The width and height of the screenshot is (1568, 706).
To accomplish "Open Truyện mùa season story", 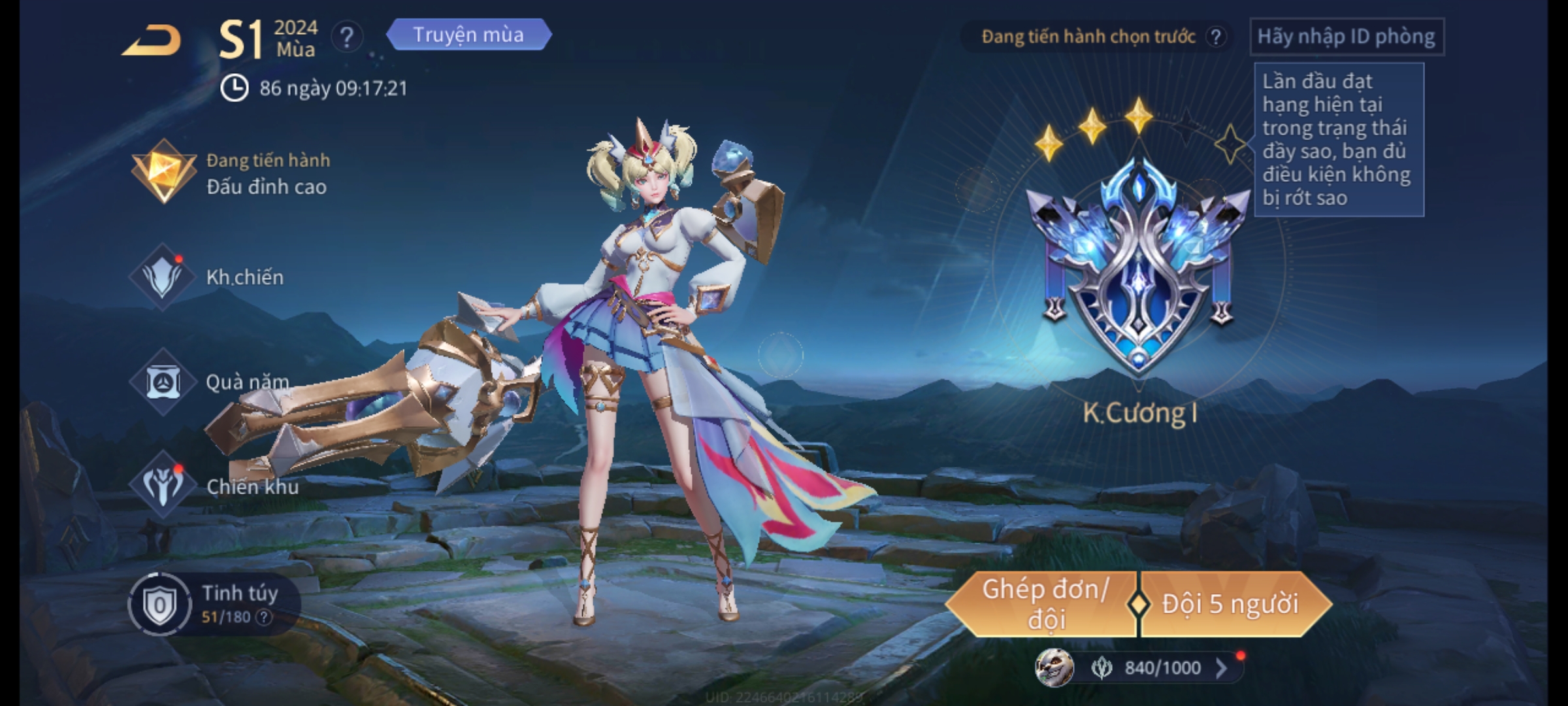I will 468,35.
